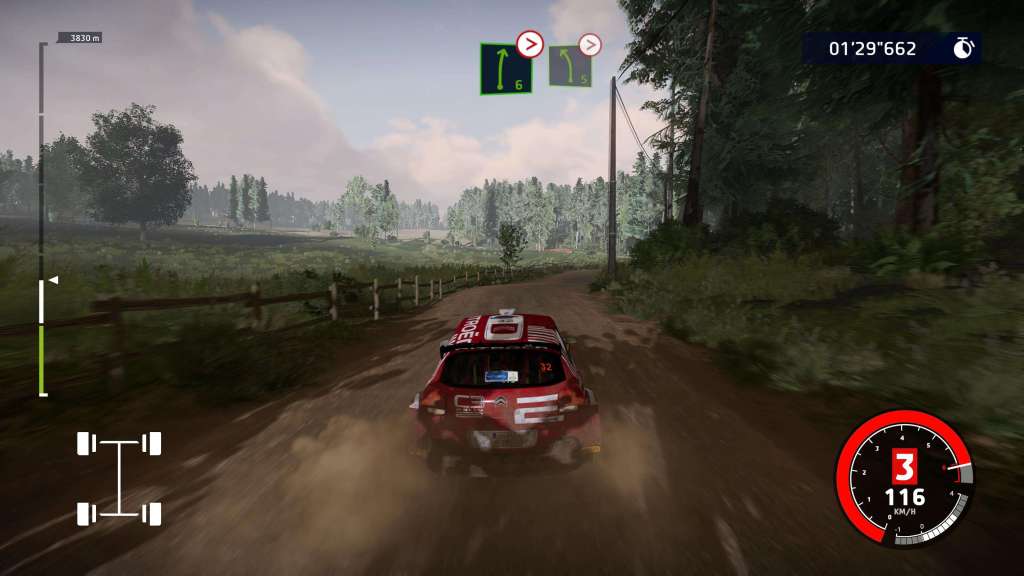Click the stopwatch icon beside the timer
Image resolution: width=1024 pixels, height=576 pixels.
click(963, 48)
